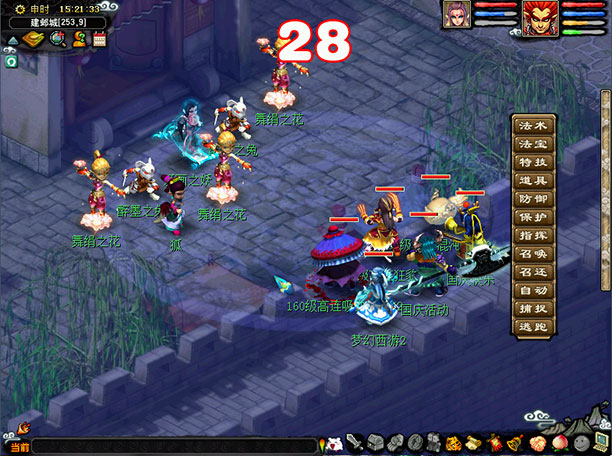Open the calendar icon under the clock
The width and height of the screenshot is (612, 456).
pyautogui.click(x=99, y=40)
